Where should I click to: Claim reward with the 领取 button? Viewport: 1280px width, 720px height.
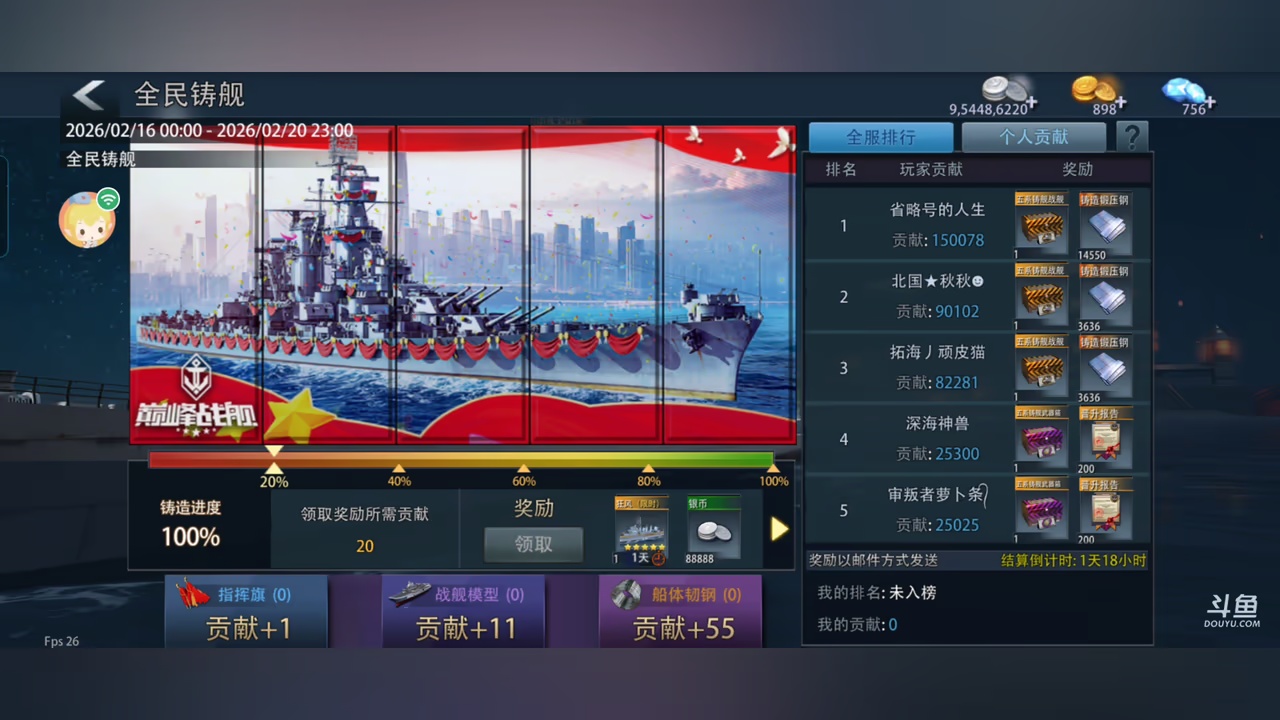coord(533,544)
